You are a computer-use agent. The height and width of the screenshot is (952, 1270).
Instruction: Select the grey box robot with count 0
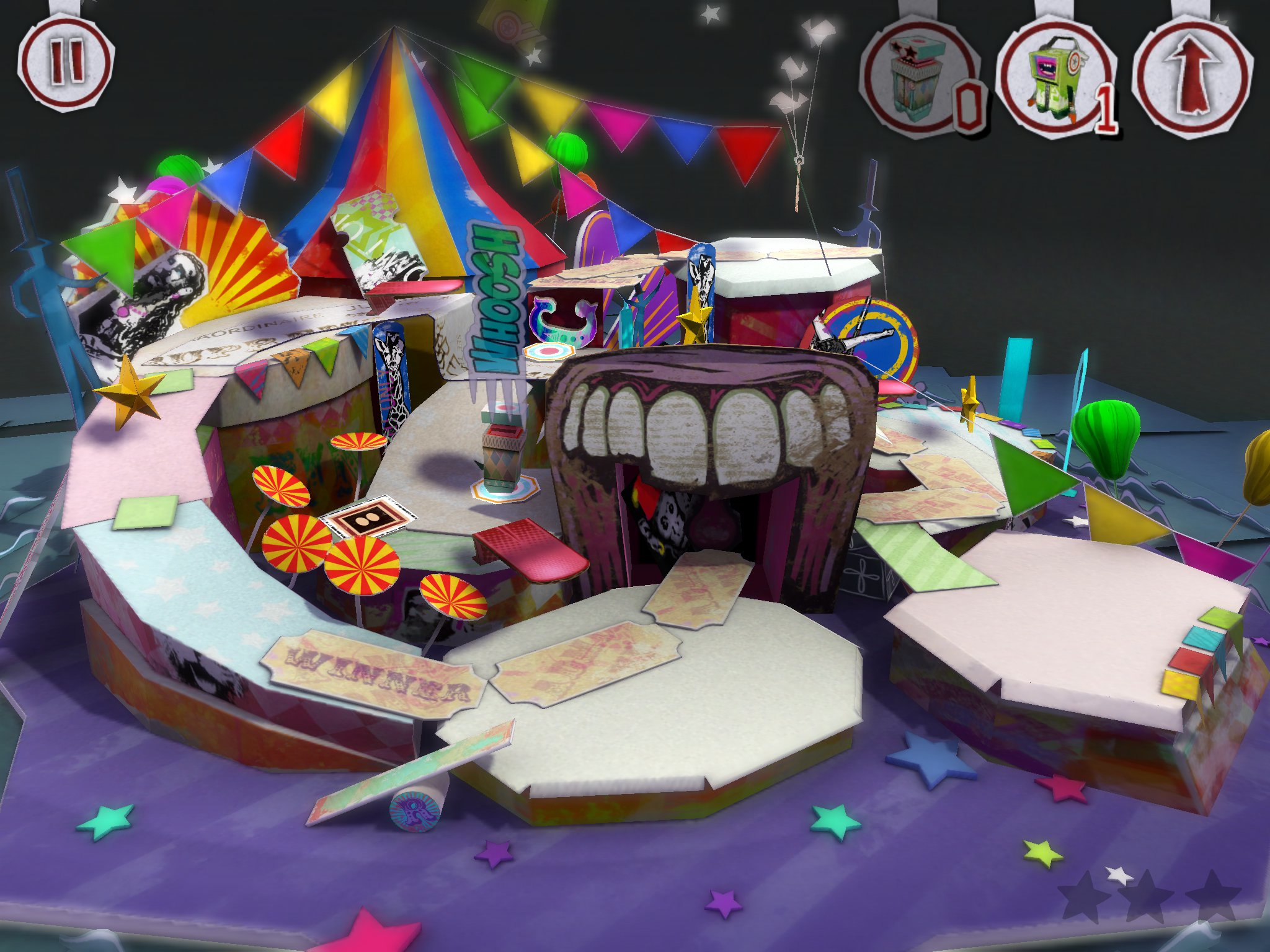pyautogui.click(x=918, y=79)
